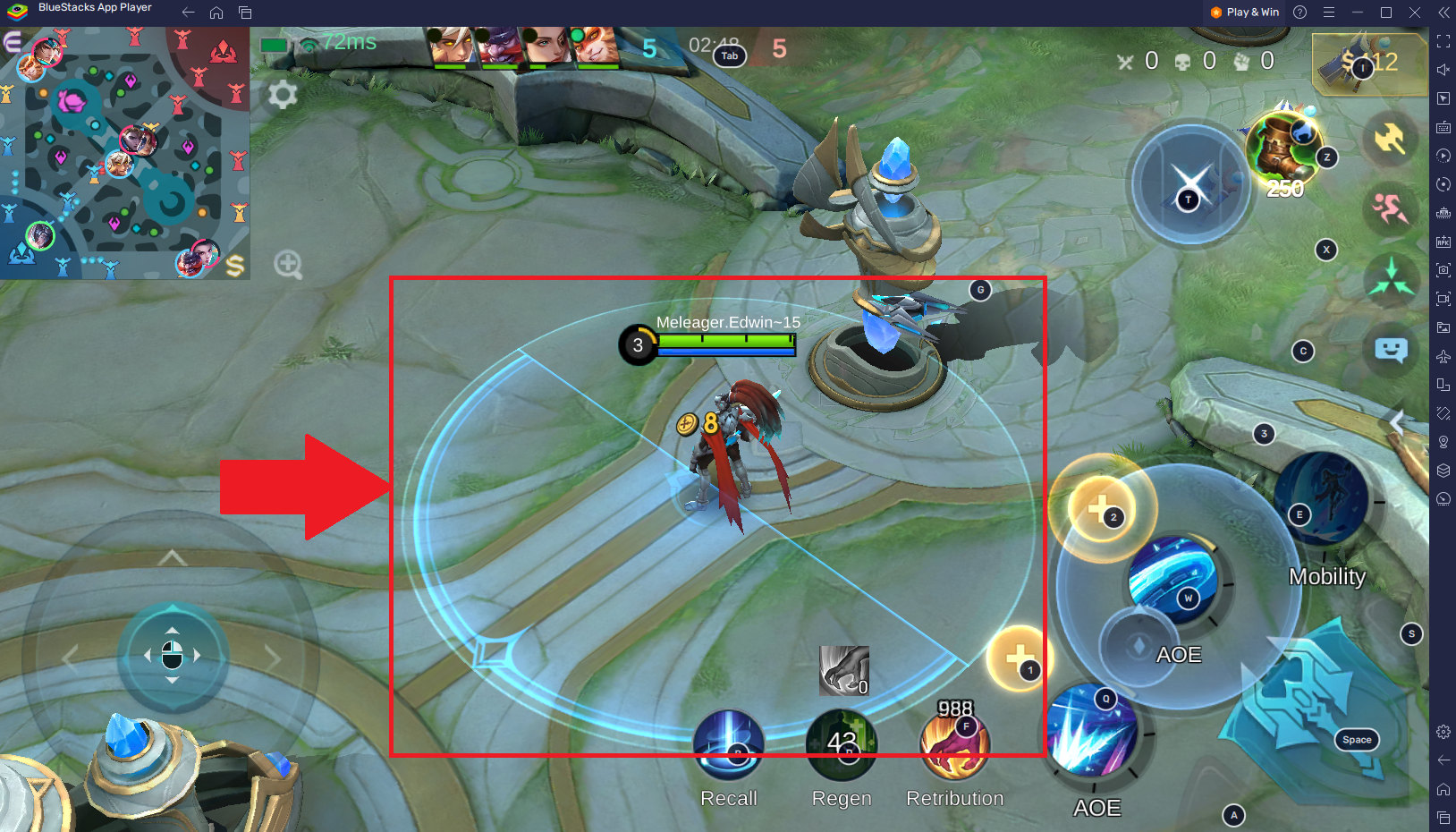
Task: Mute audio with the sidebar speaker icon
Action: pyautogui.click(x=1443, y=69)
